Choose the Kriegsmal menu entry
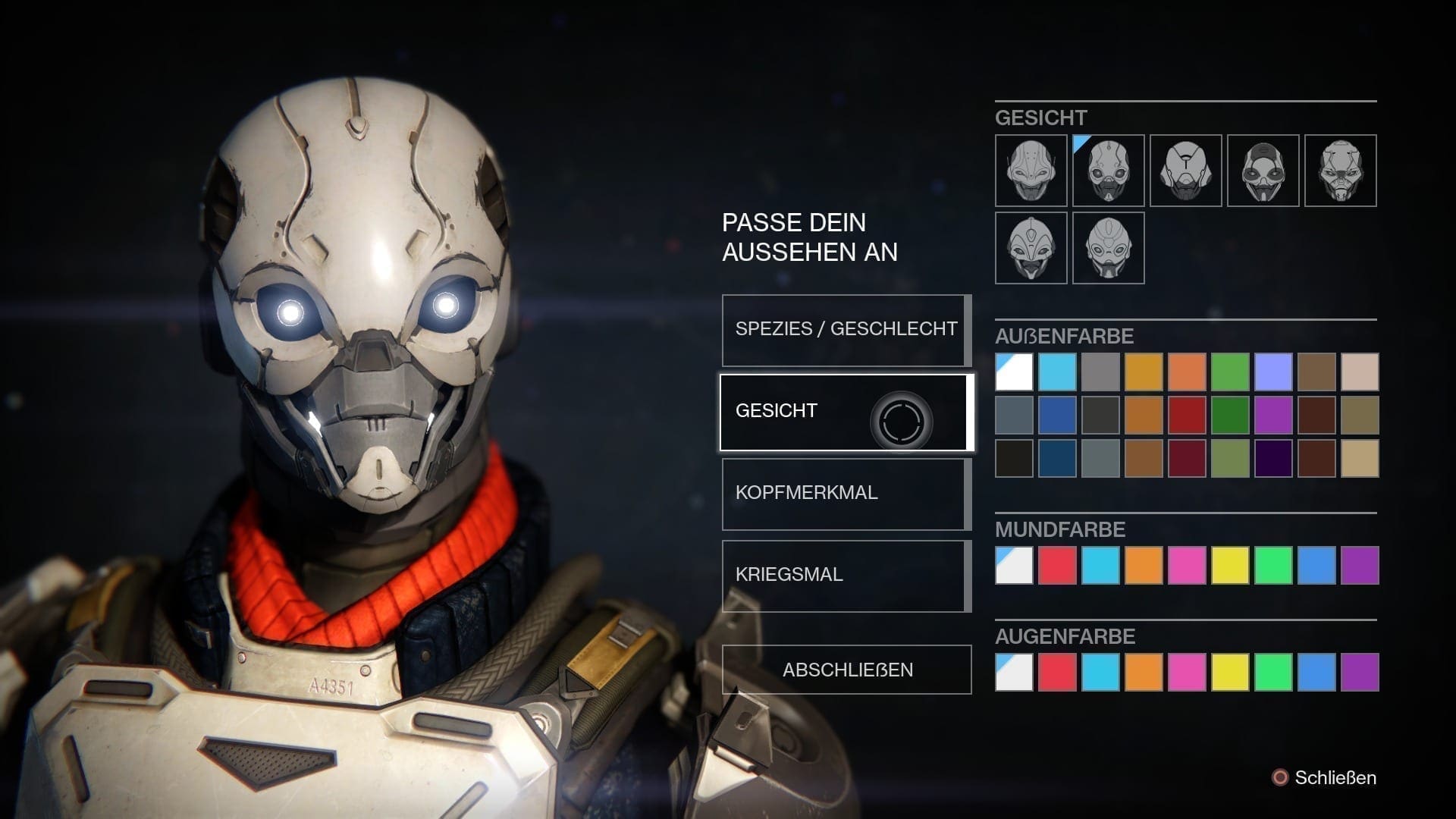The width and height of the screenshot is (1456, 819). (846, 576)
